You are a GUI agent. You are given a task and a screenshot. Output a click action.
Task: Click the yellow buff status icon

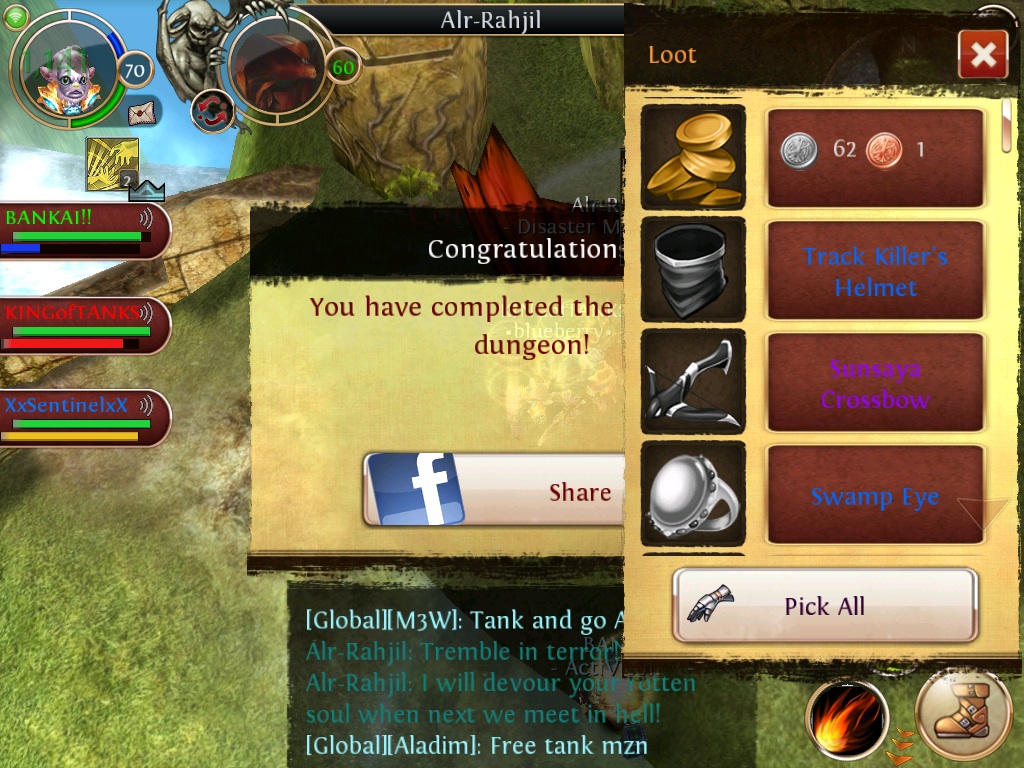[x=112, y=164]
